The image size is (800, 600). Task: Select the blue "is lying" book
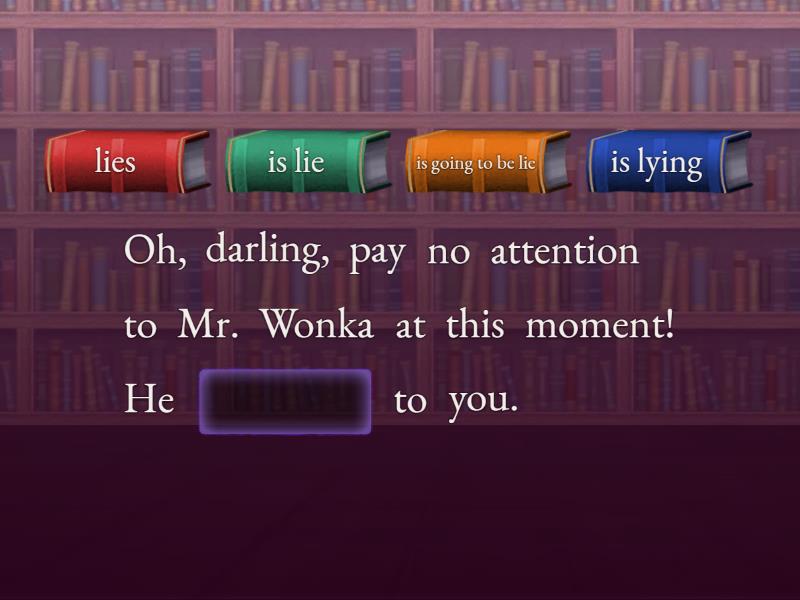667,161
